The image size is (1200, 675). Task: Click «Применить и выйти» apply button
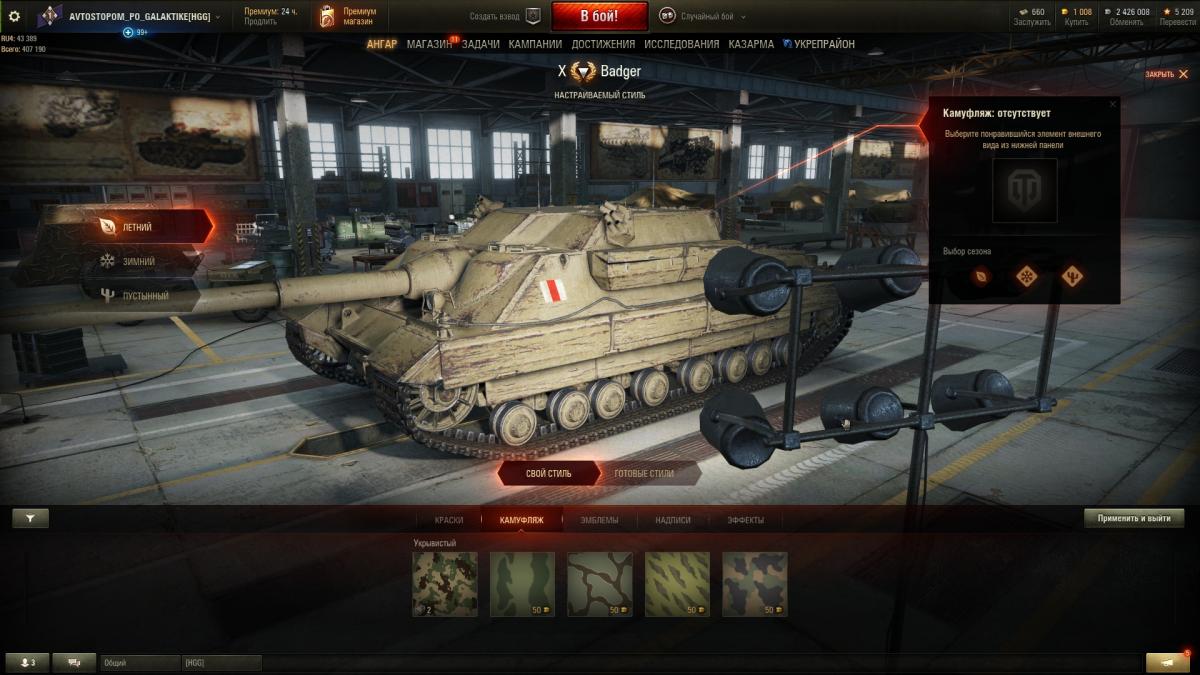1134,518
